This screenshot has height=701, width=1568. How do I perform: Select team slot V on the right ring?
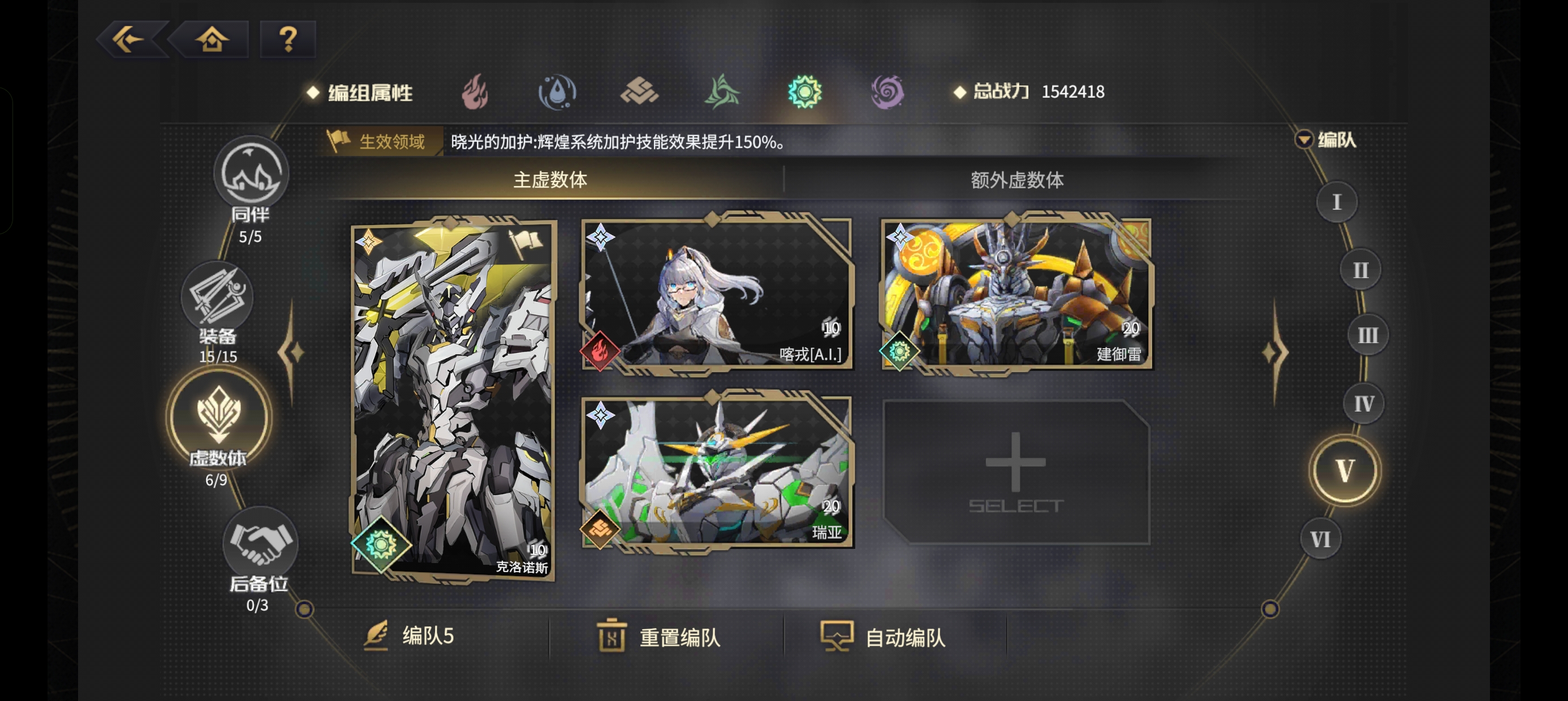[x=1345, y=469]
